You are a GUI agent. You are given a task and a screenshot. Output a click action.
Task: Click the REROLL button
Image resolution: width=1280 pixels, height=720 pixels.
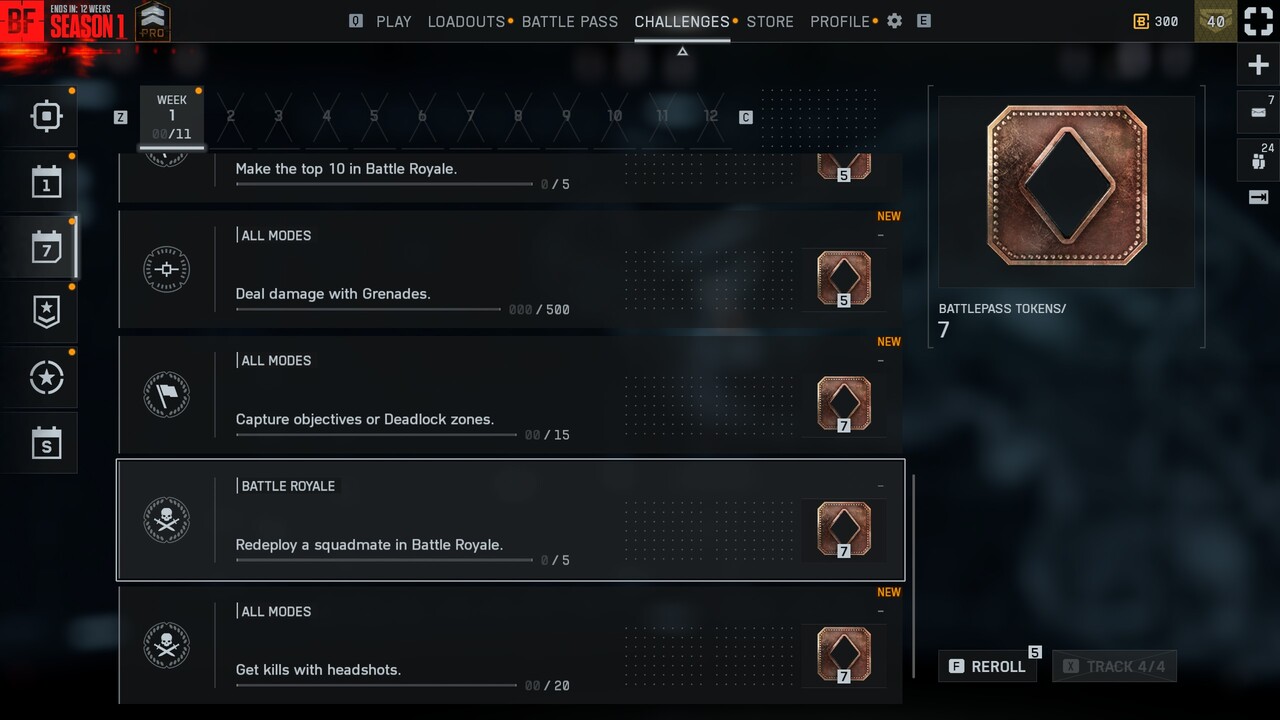coord(988,666)
